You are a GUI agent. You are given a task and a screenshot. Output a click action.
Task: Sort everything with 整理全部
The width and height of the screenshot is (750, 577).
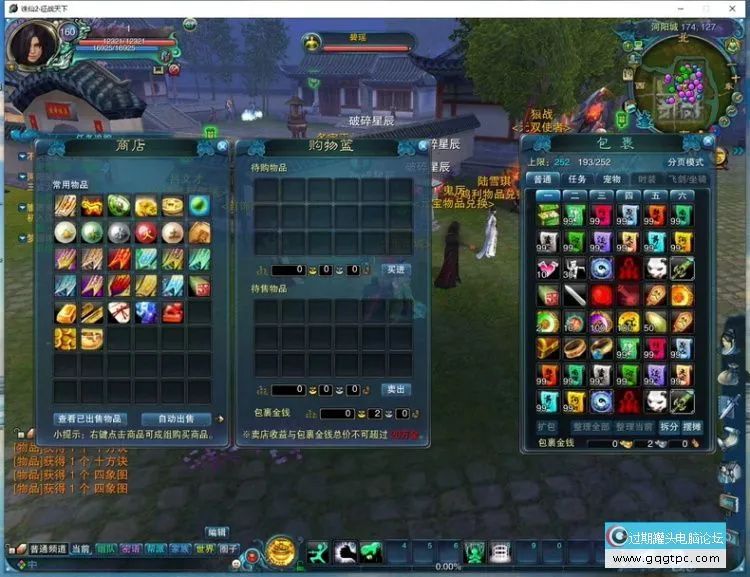pos(591,427)
